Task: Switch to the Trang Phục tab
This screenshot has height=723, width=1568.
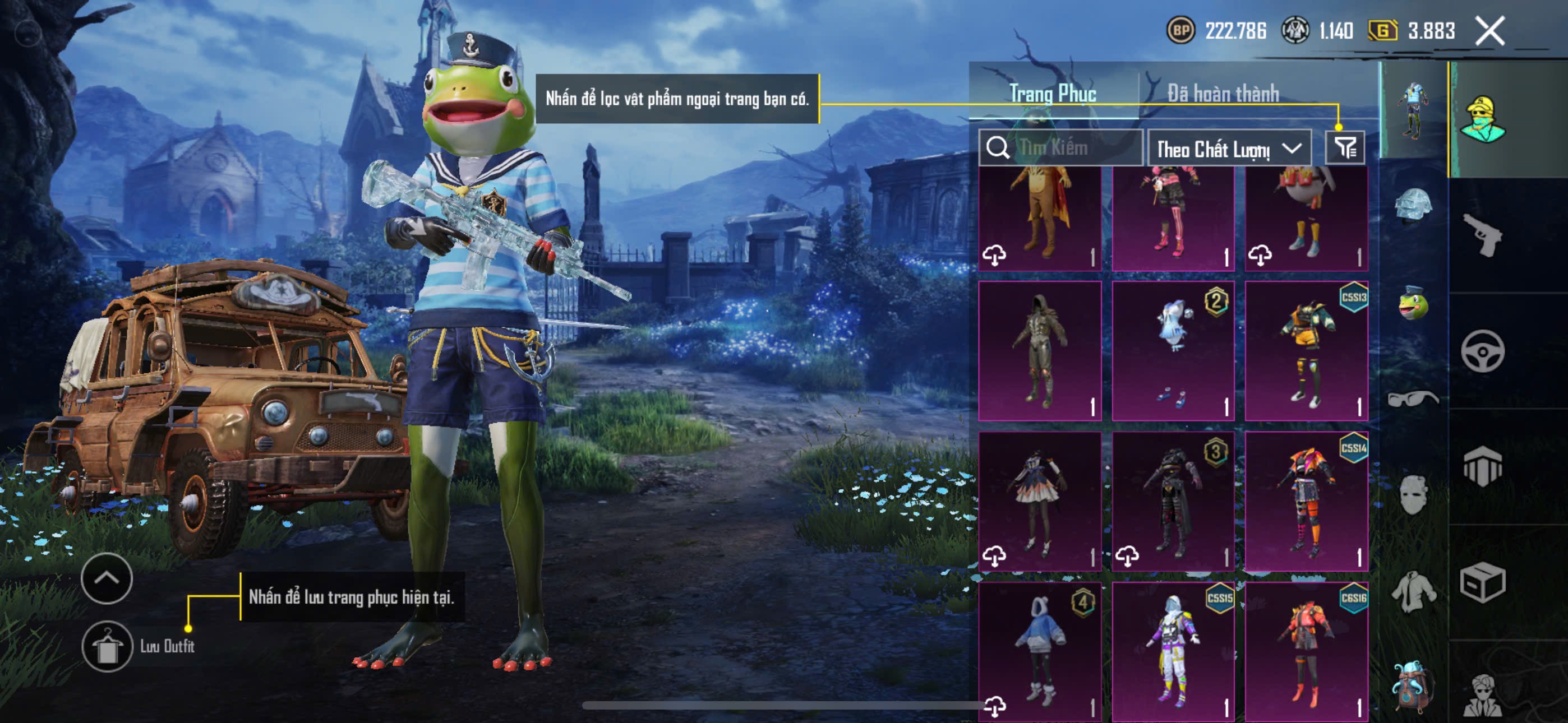Action: (1053, 94)
